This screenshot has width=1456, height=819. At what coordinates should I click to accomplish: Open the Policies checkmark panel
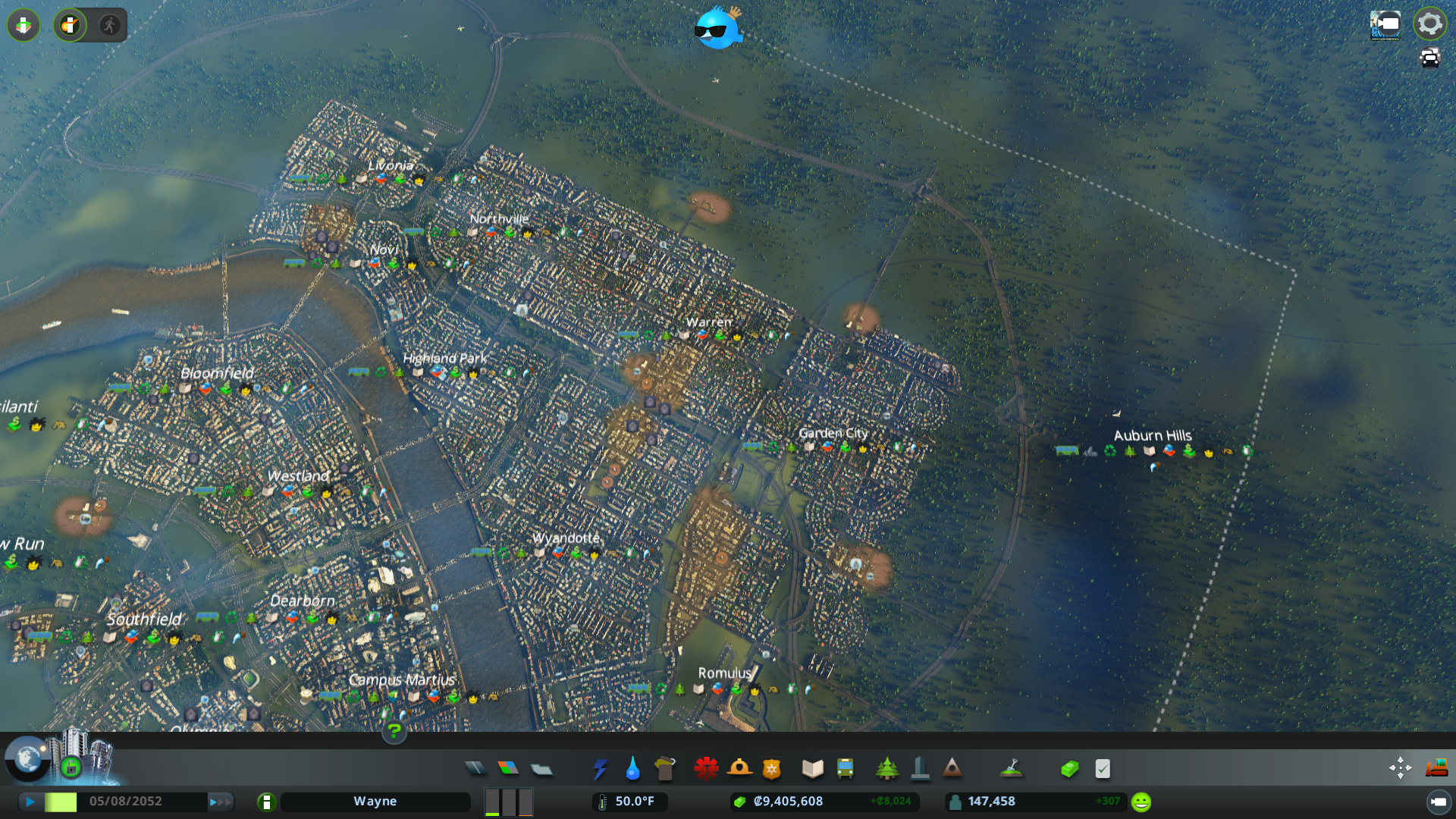point(1102,768)
